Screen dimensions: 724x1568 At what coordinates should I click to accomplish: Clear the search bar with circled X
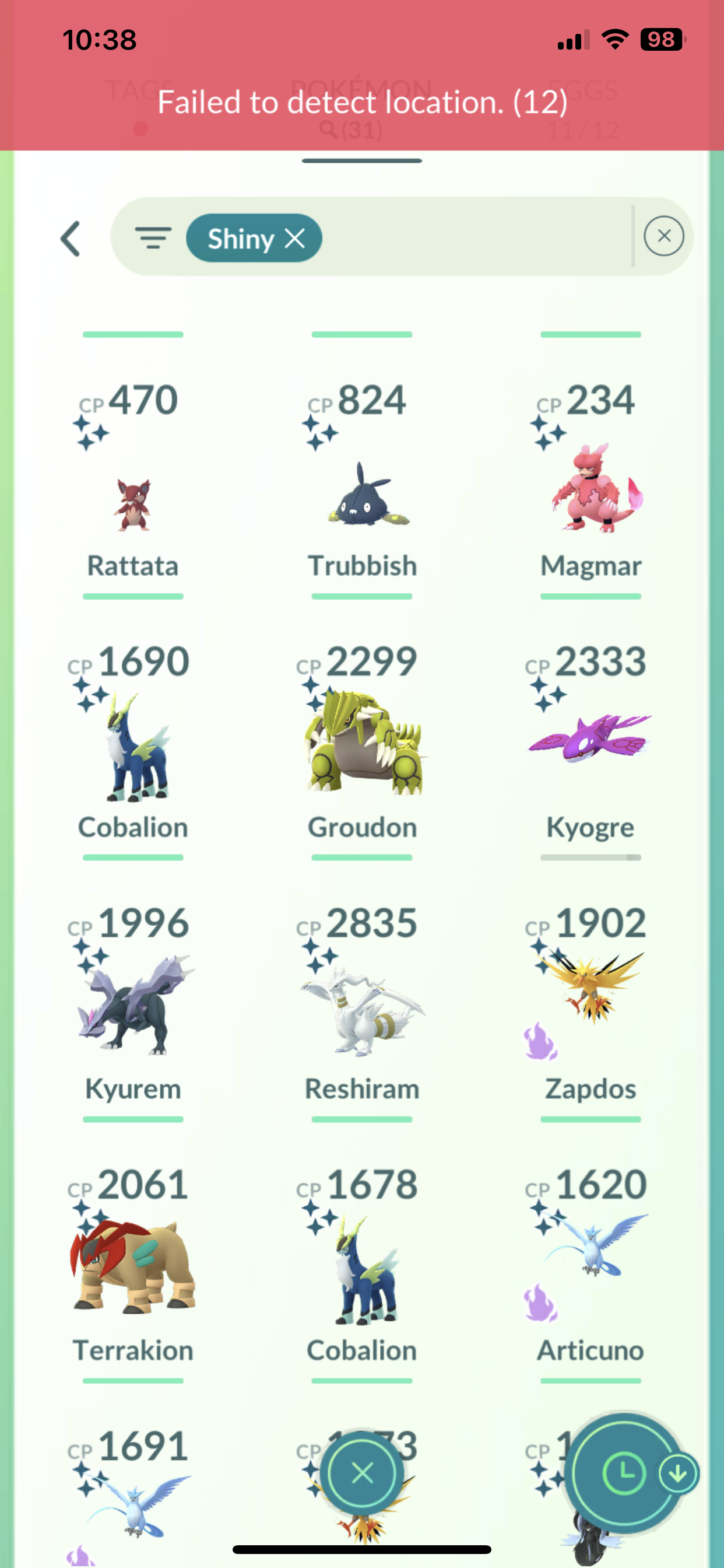[x=663, y=236]
